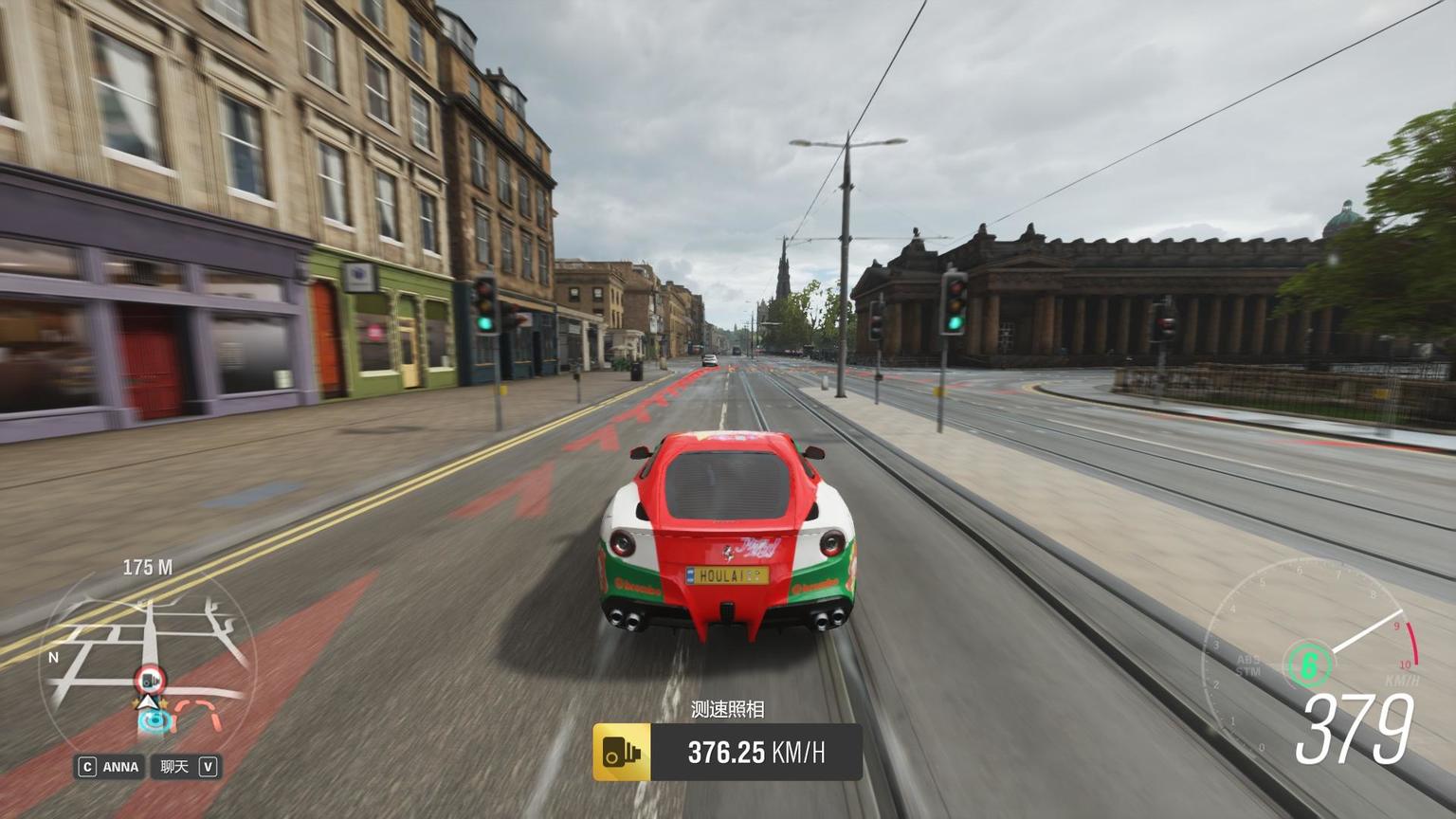
Task: Open the ANNA assistant
Action: coord(110,767)
